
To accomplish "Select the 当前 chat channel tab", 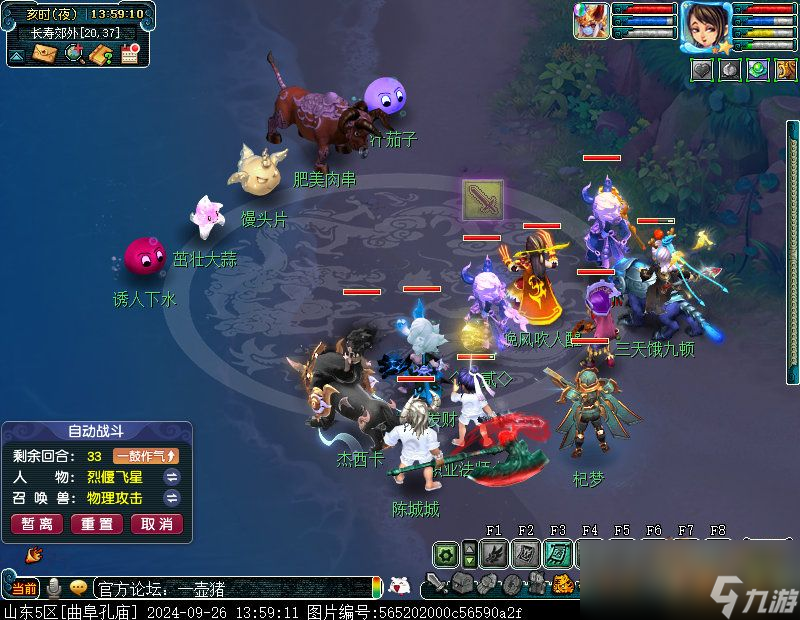I will (24, 588).
